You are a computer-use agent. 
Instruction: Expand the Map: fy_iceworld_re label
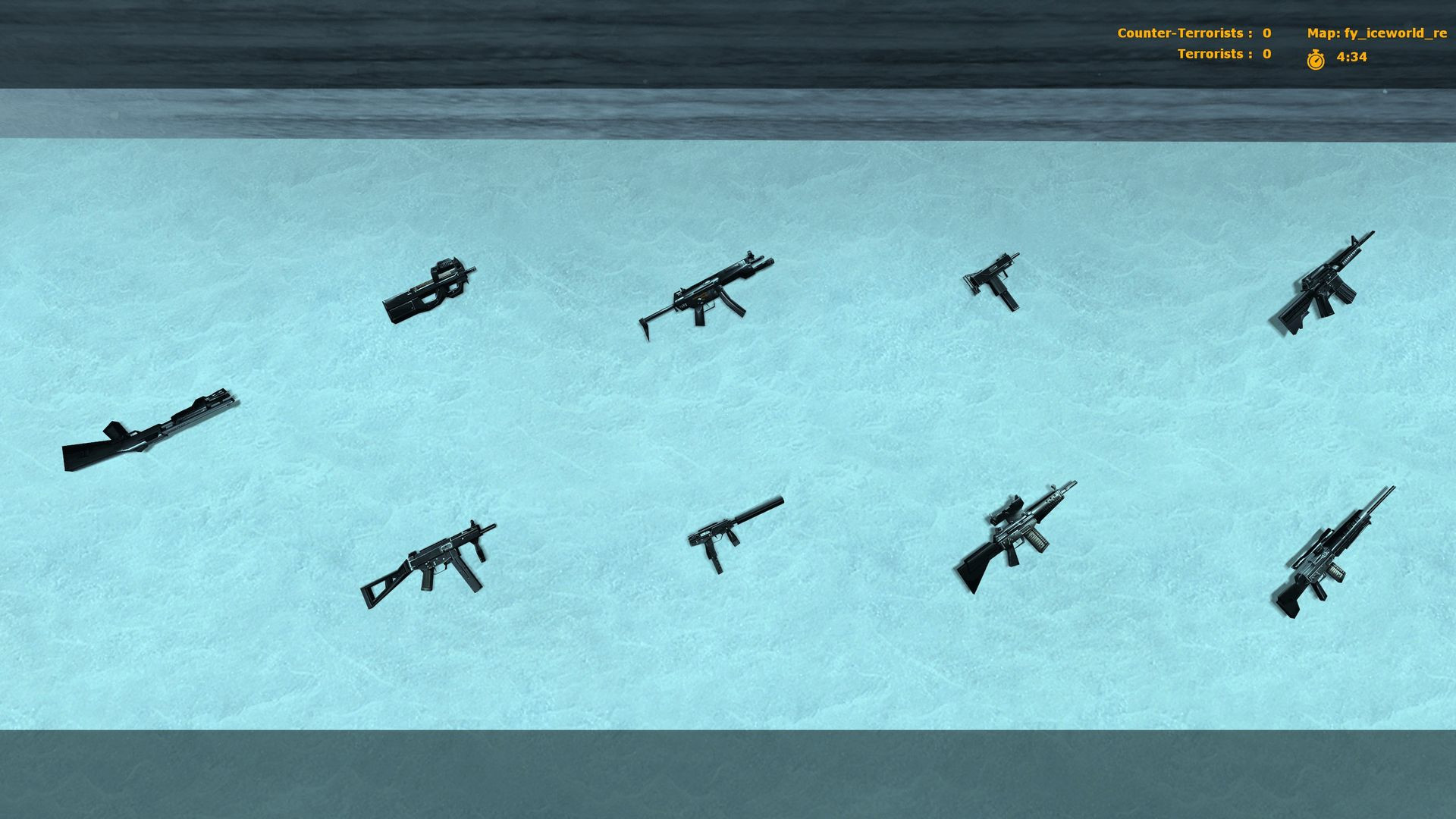[x=1376, y=33]
